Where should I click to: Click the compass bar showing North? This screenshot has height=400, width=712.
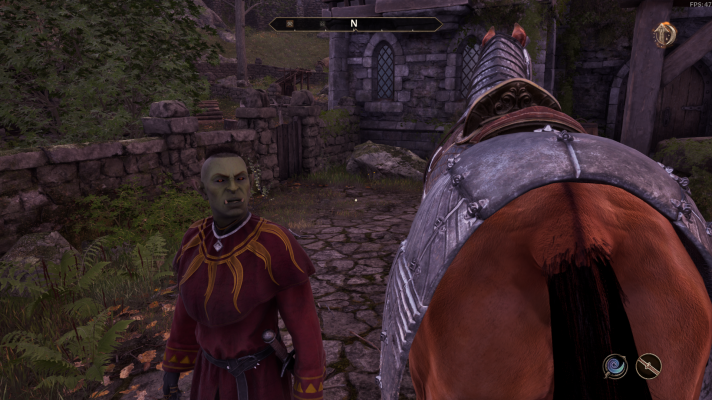355,23
